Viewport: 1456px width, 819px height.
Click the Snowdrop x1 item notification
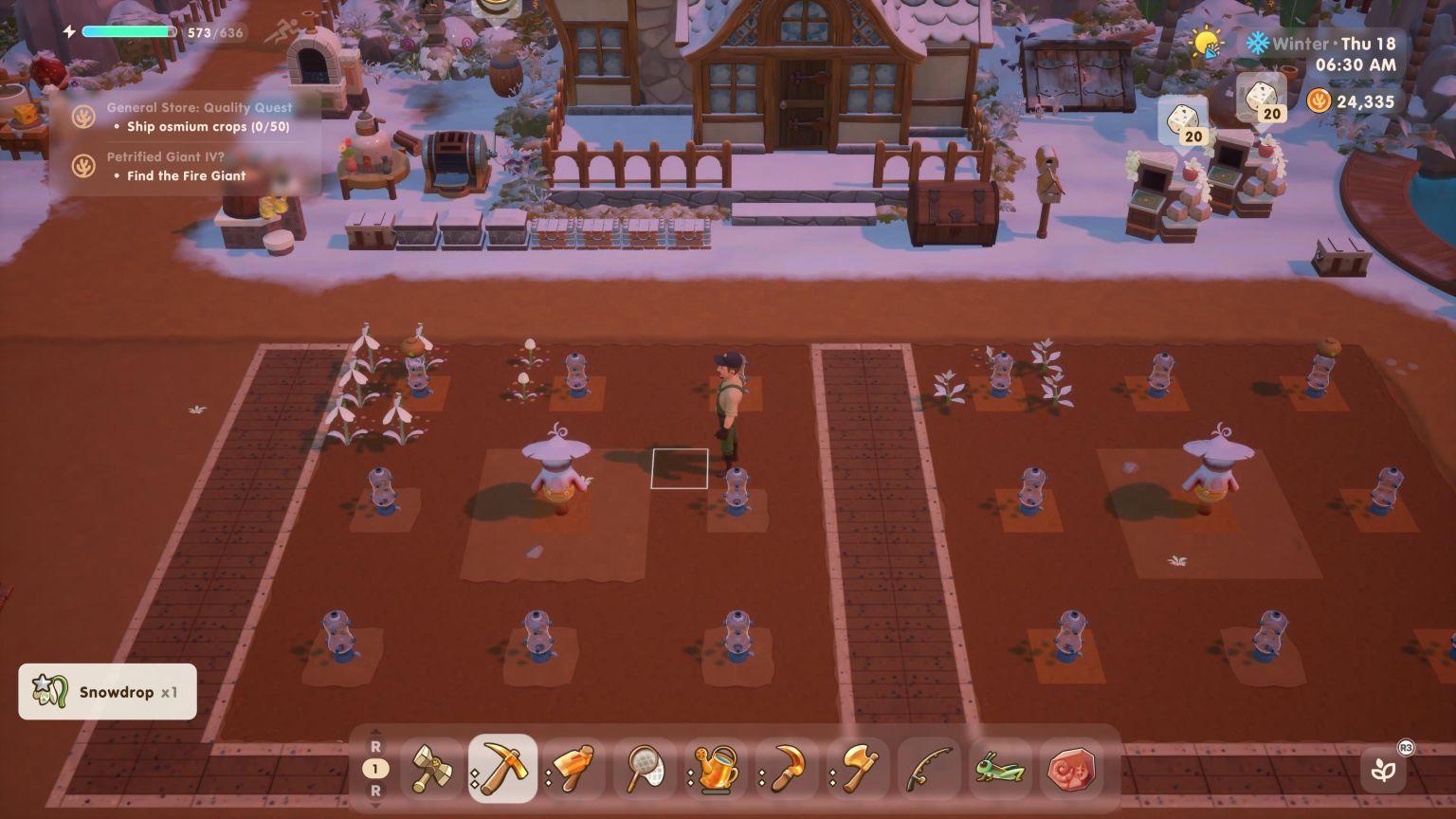[x=107, y=692]
